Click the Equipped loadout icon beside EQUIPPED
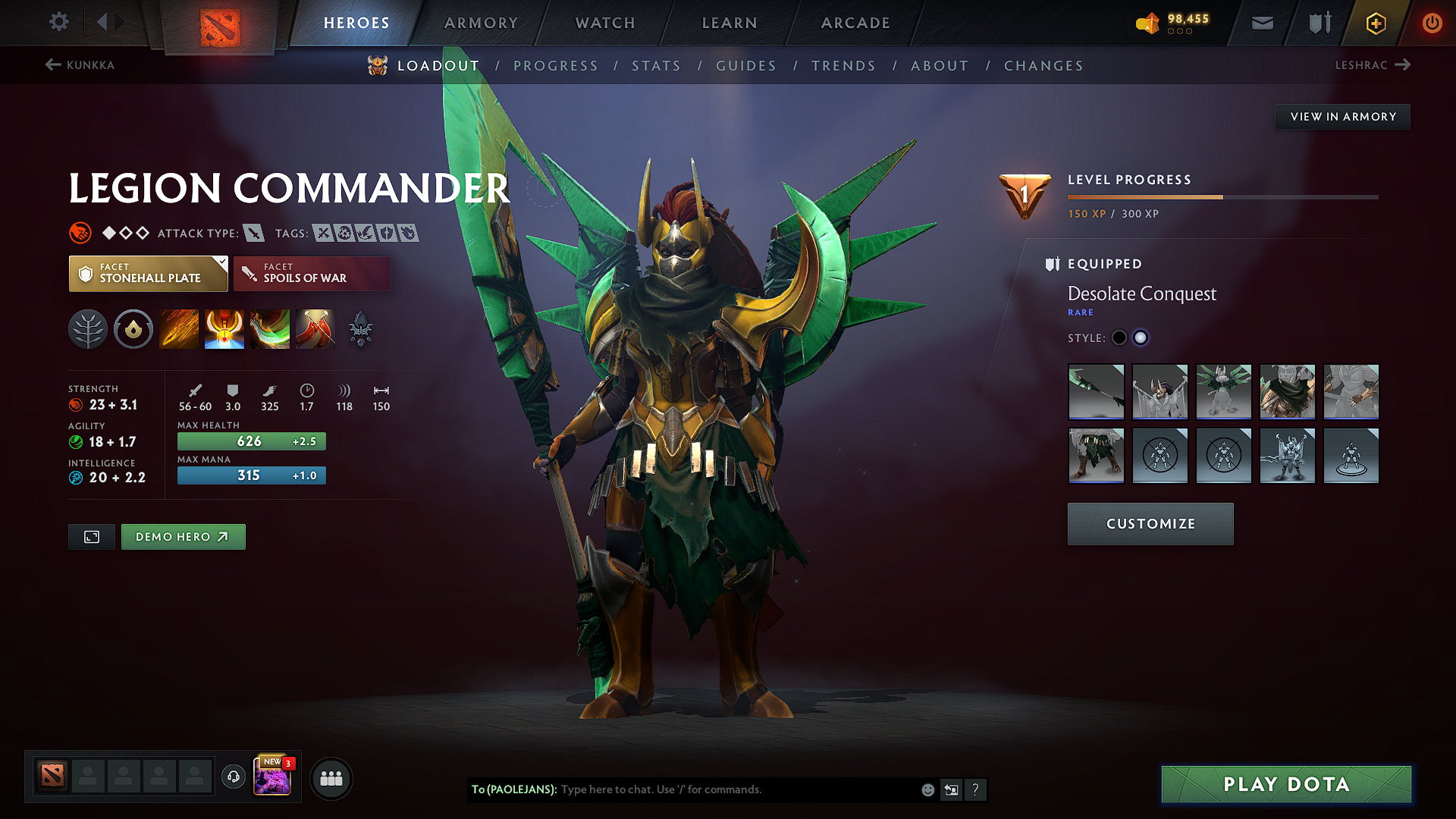 (x=1053, y=264)
